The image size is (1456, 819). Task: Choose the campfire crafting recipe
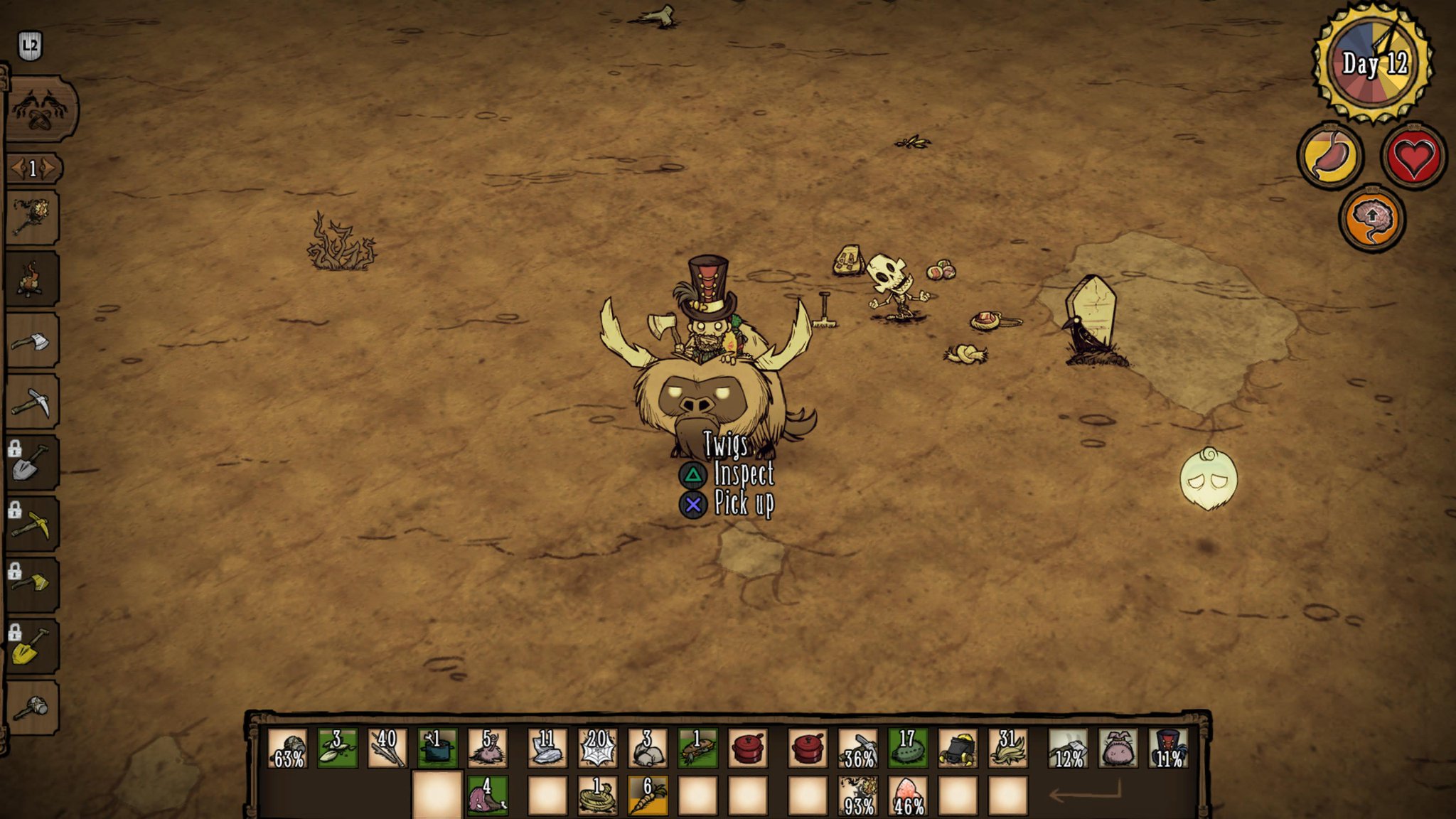[x=32, y=279]
